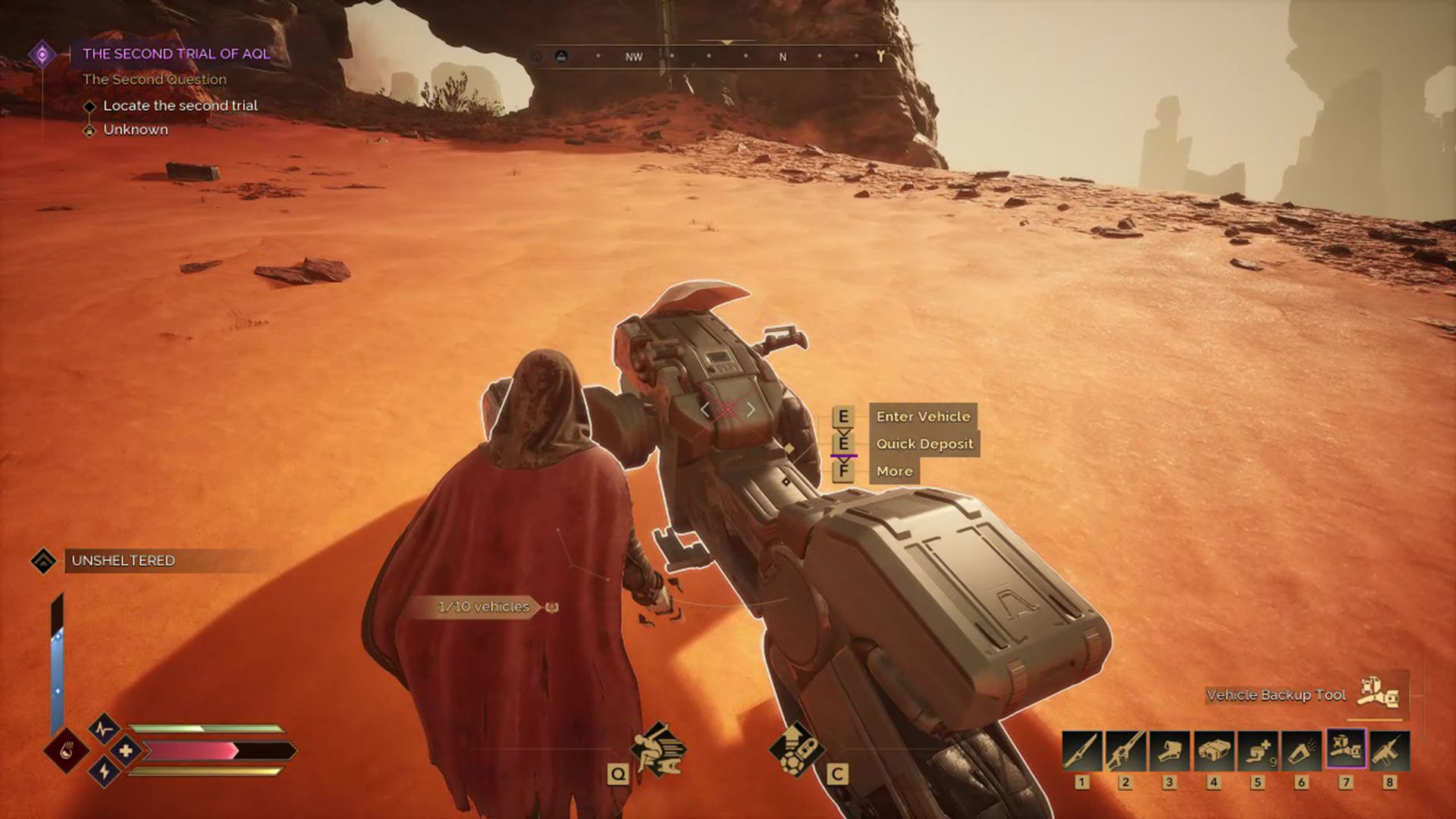This screenshot has width=1456, height=819.
Task: Click the Locate the second trial objective
Action: click(x=180, y=105)
